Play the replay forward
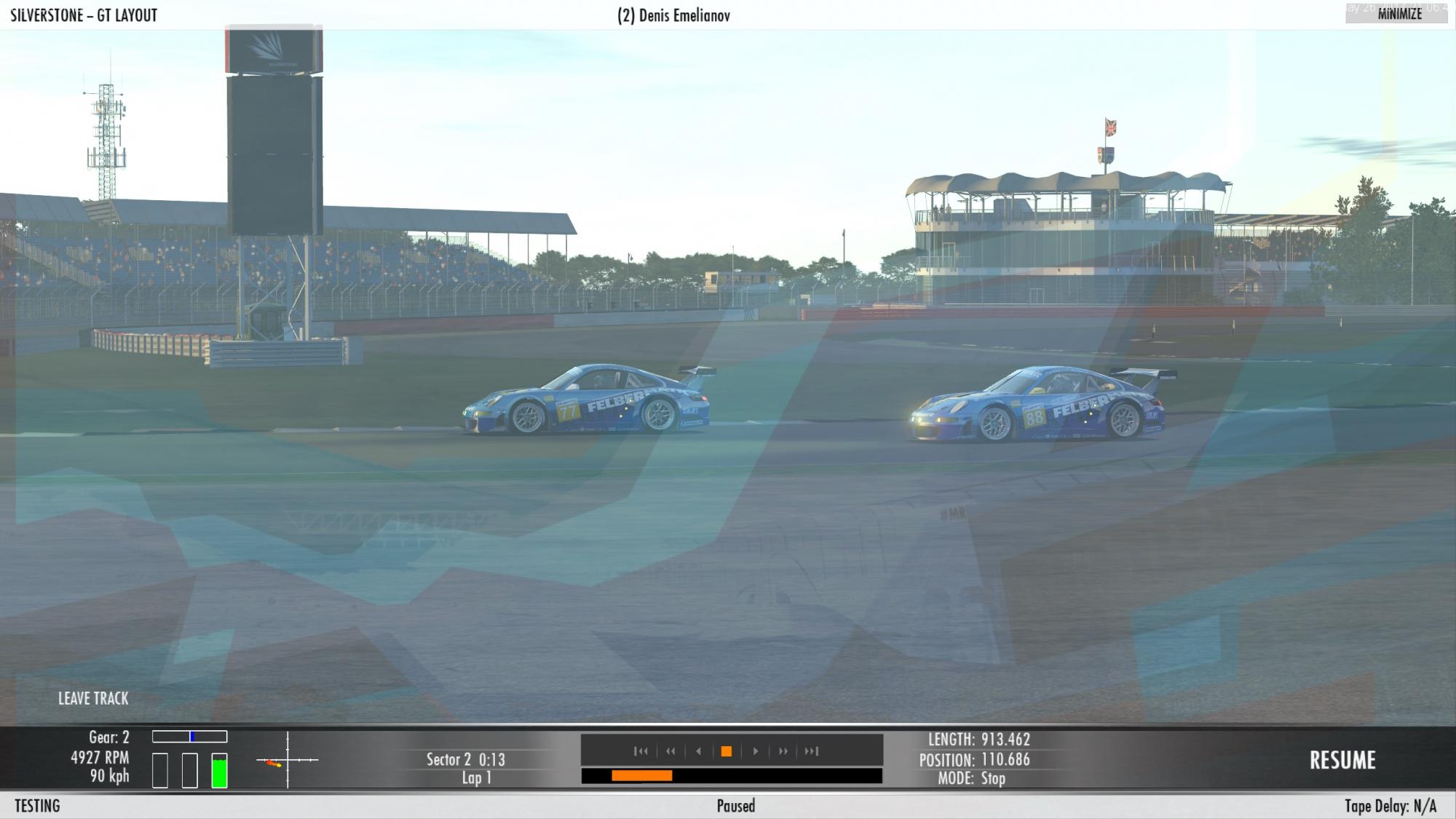The width and height of the screenshot is (1456, 819). (x=755, y=751)
